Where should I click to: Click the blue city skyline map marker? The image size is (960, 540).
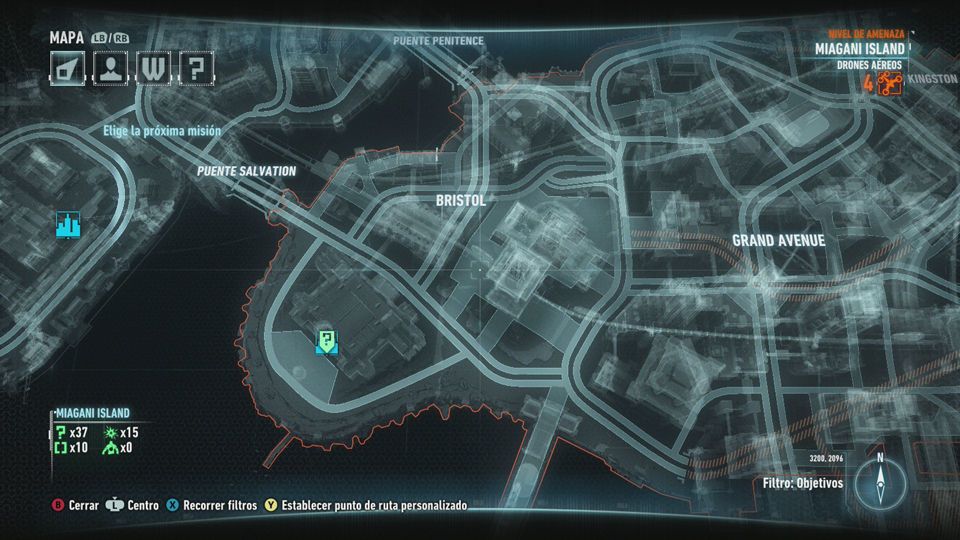(x=68, y=225)
